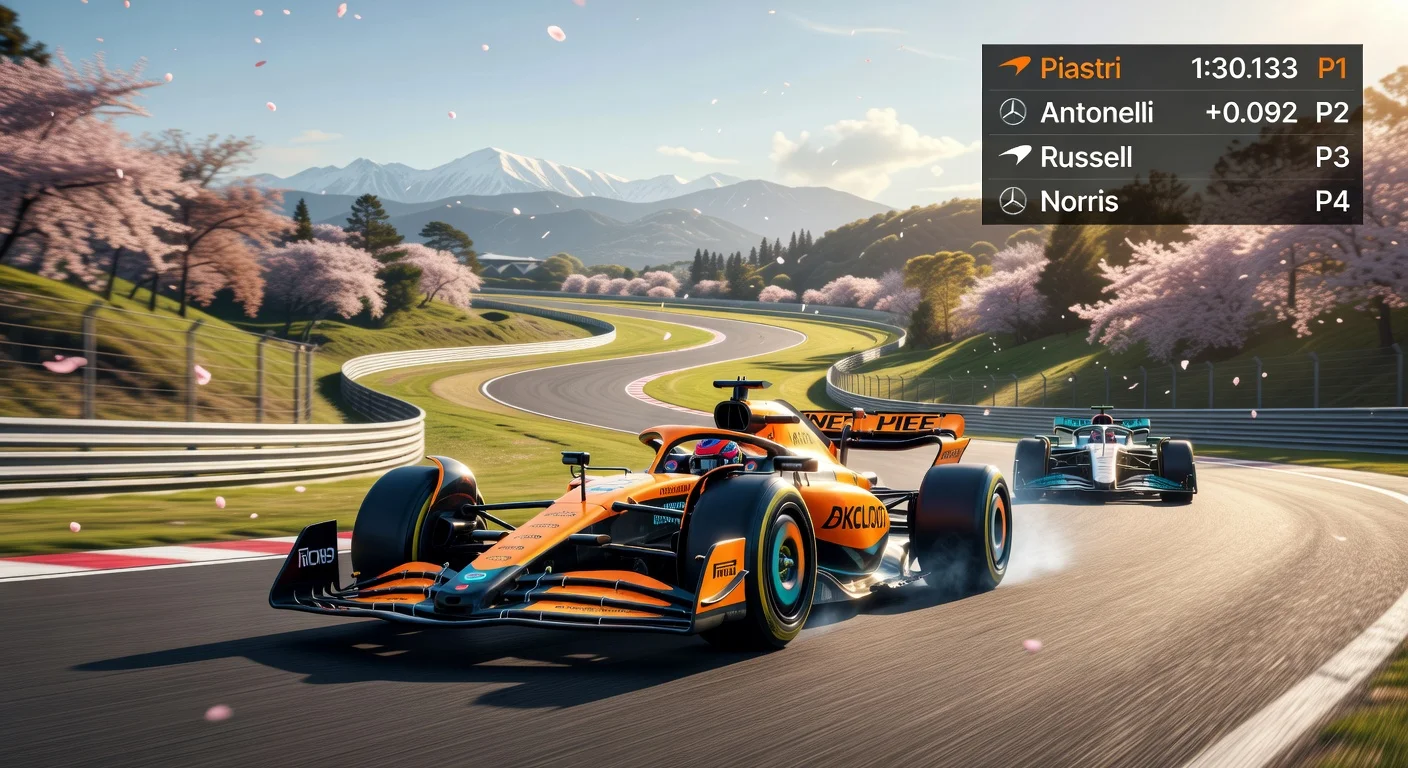The height and width of the screenshot is (768, 1408).
Task: Toggle the P1 indicator for Piastri
Action: pos(1333,68)
